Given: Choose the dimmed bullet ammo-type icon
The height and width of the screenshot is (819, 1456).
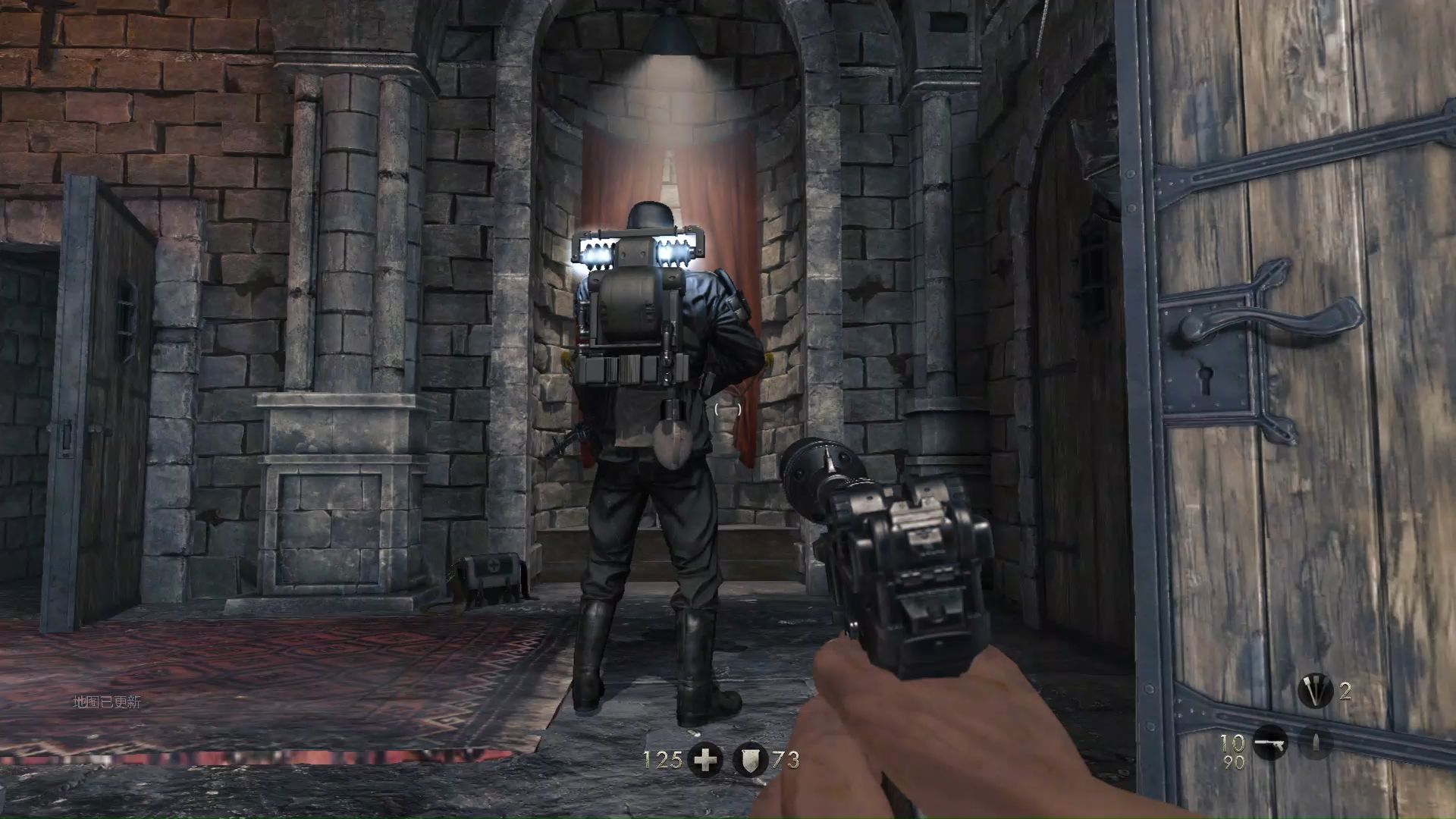Looking at the screenshot, I should 1316,743.
